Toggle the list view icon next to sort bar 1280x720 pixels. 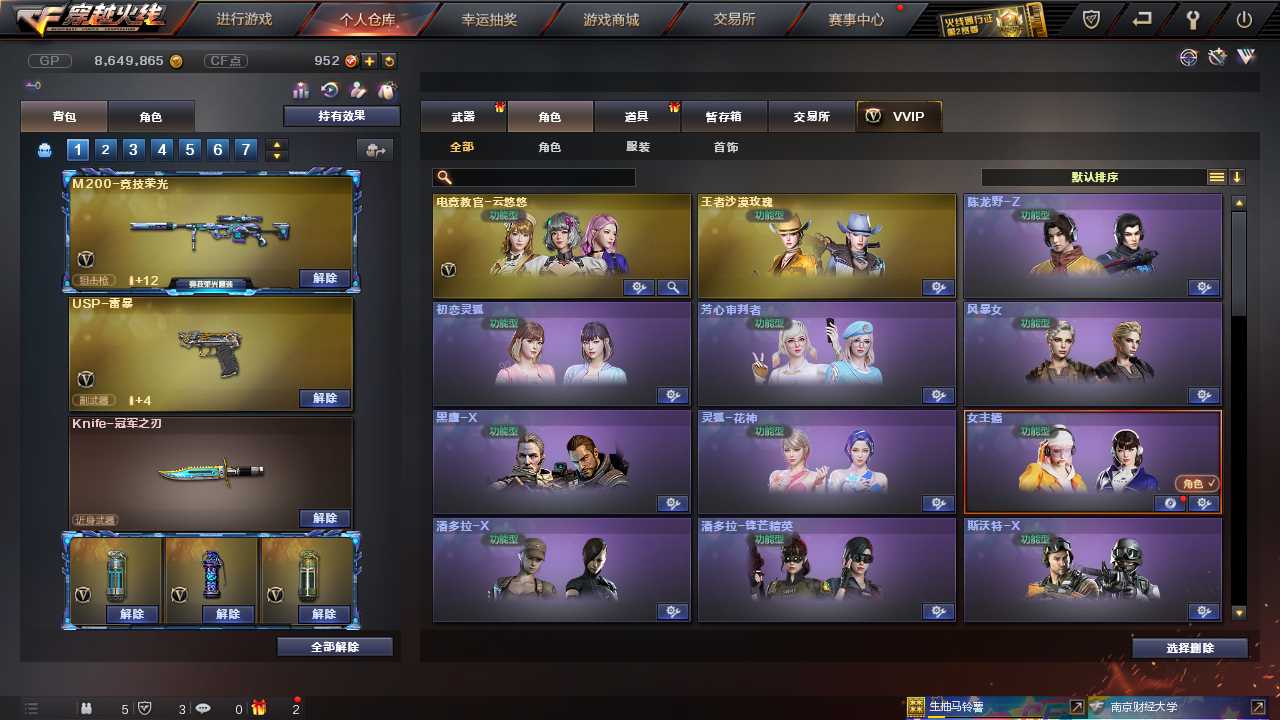pos(1216,177)
